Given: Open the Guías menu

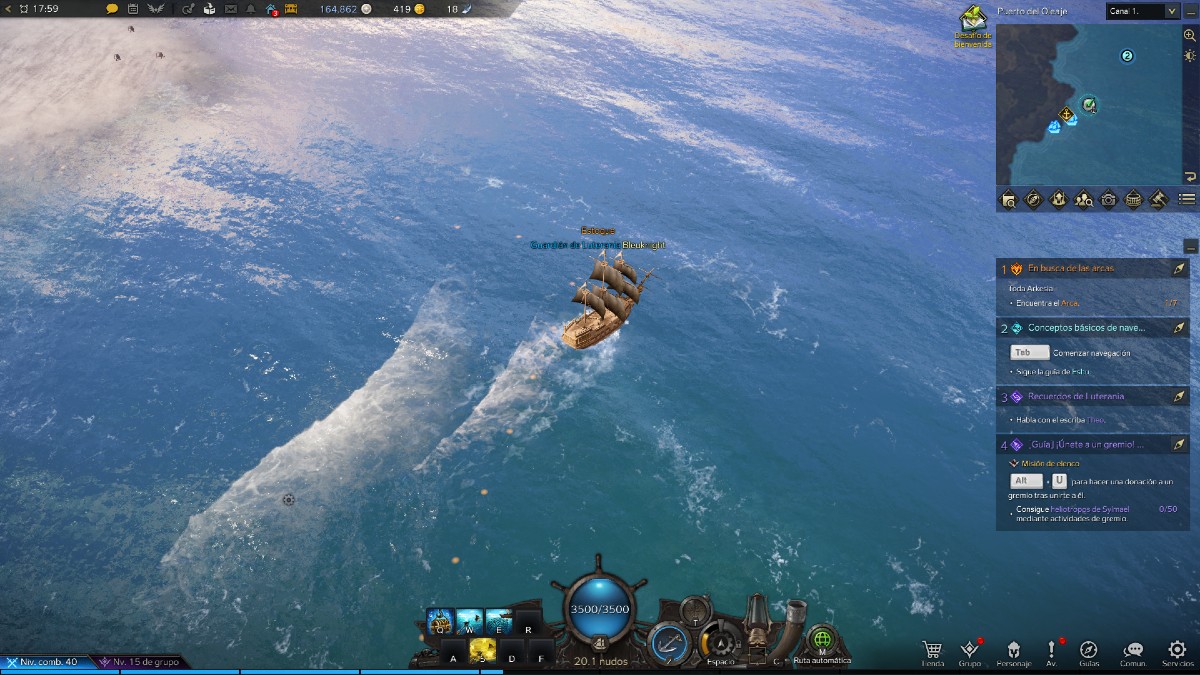Looking at the screenshot, I should pos(1089,651).
